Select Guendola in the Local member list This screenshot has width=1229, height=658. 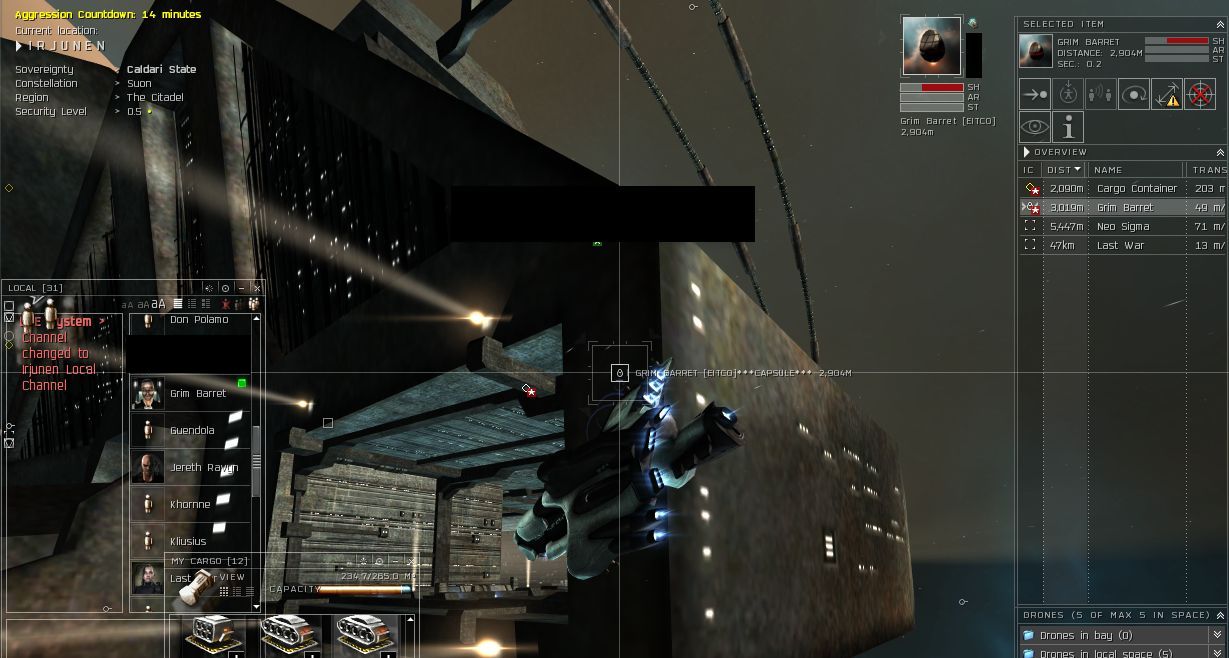[x=191, y=431]
